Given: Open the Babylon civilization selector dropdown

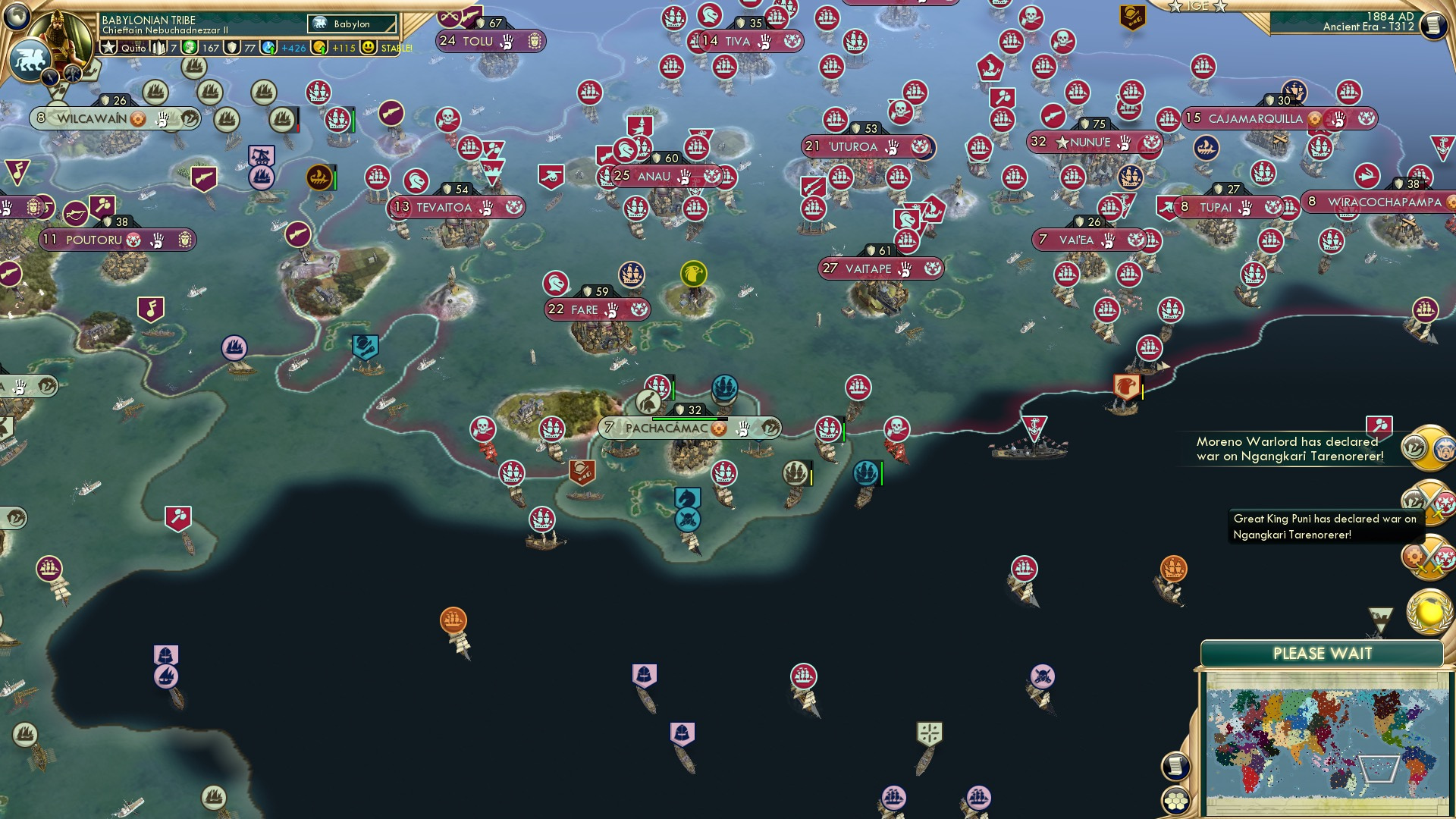Looking at the screenshot, I should tap(350, 24).
